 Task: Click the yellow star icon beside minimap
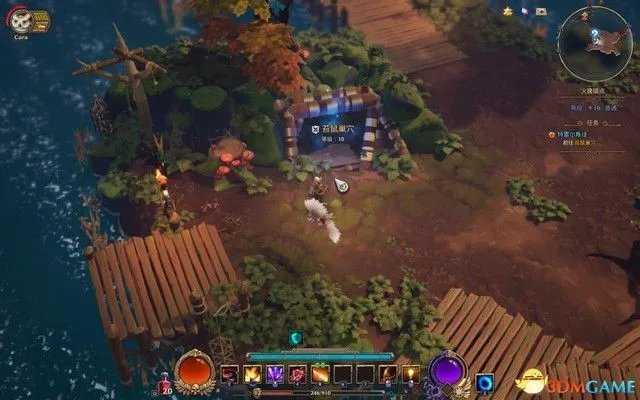[508, 10]
